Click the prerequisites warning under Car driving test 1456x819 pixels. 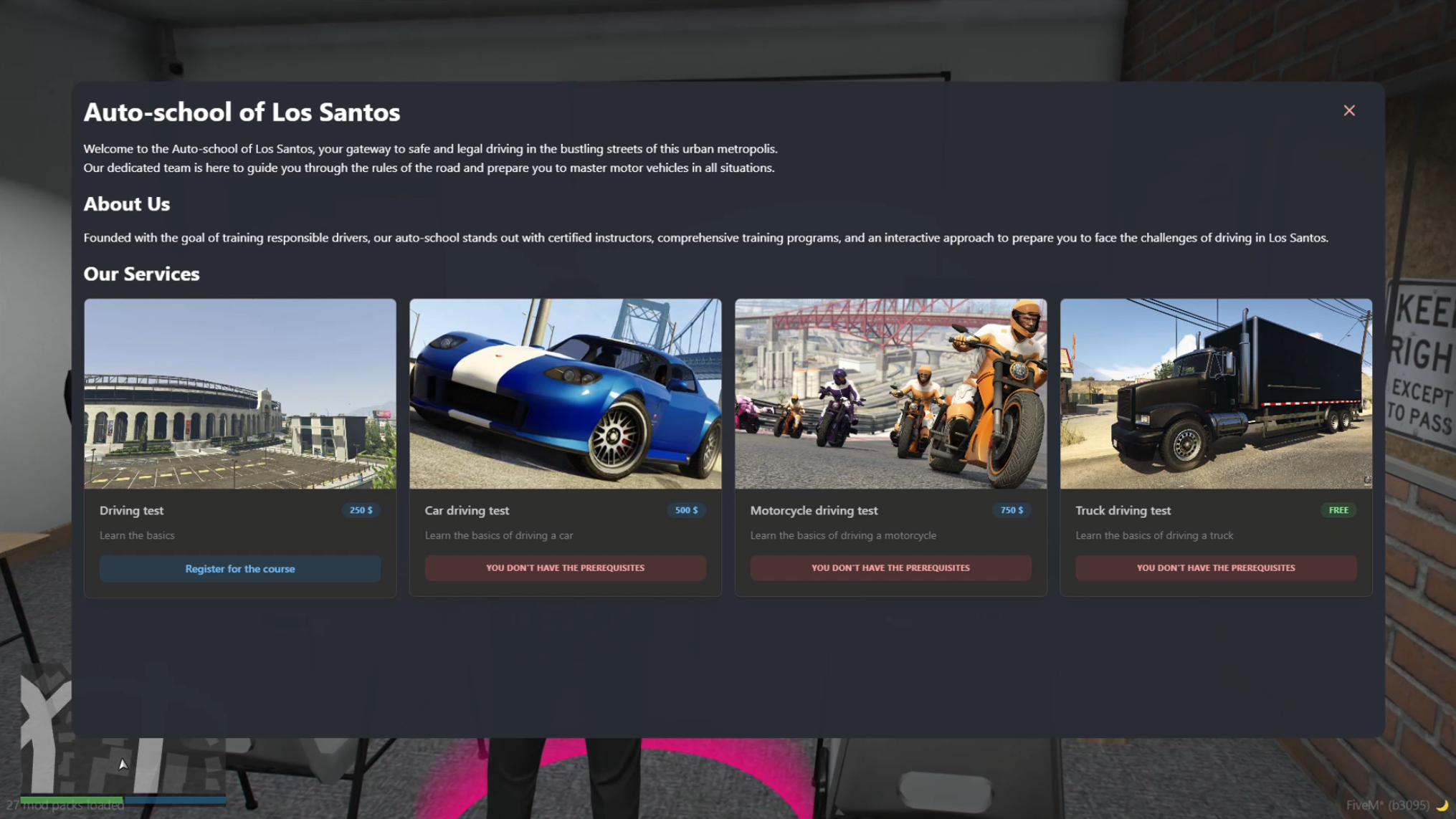[x=565, y=567]
